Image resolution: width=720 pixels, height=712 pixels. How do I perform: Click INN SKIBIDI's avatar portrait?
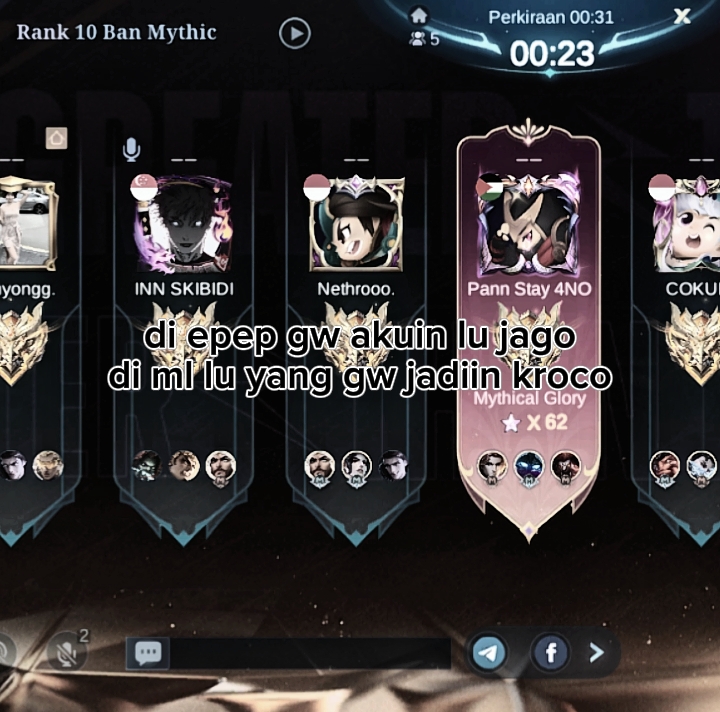coord(182,224)
